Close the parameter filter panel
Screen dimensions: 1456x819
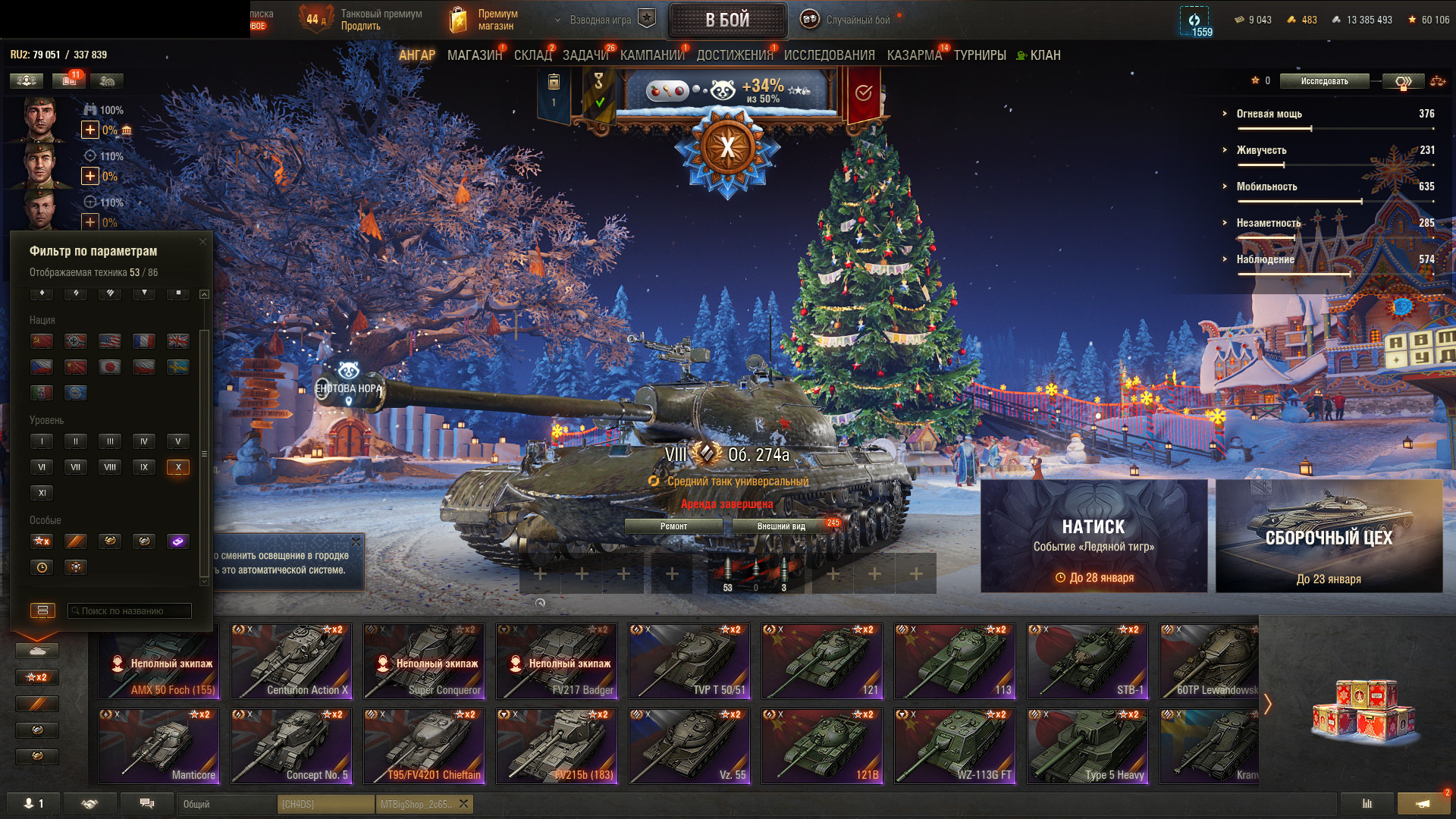tap(202, 242)
